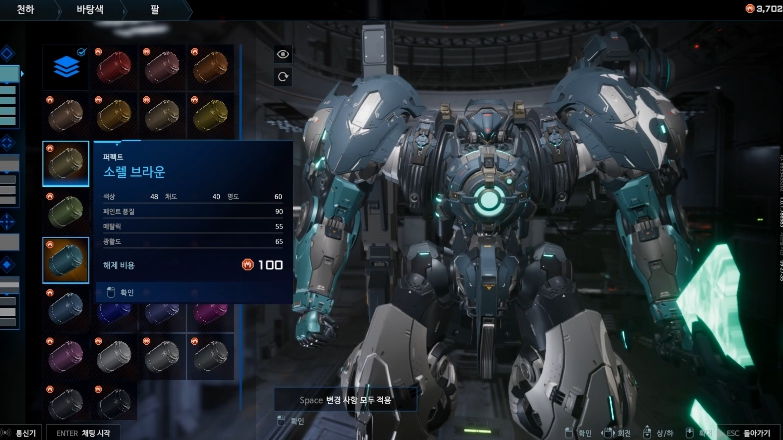Apply all changes with 변경 사항 모두 적용

pyautogui.click(x=346, y=399)
